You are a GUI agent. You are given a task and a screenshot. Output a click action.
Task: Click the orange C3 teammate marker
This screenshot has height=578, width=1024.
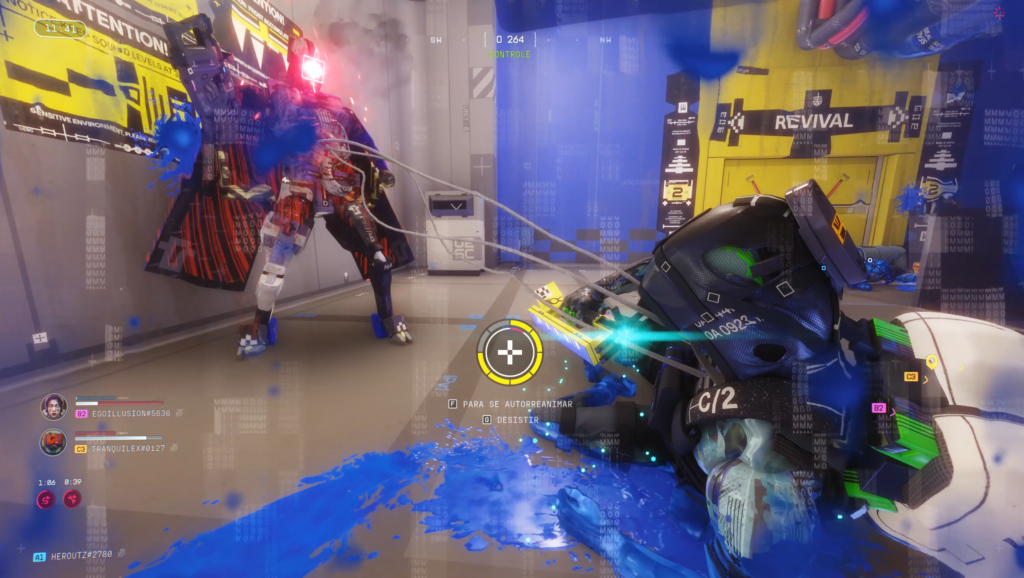(x=910, y=376)
